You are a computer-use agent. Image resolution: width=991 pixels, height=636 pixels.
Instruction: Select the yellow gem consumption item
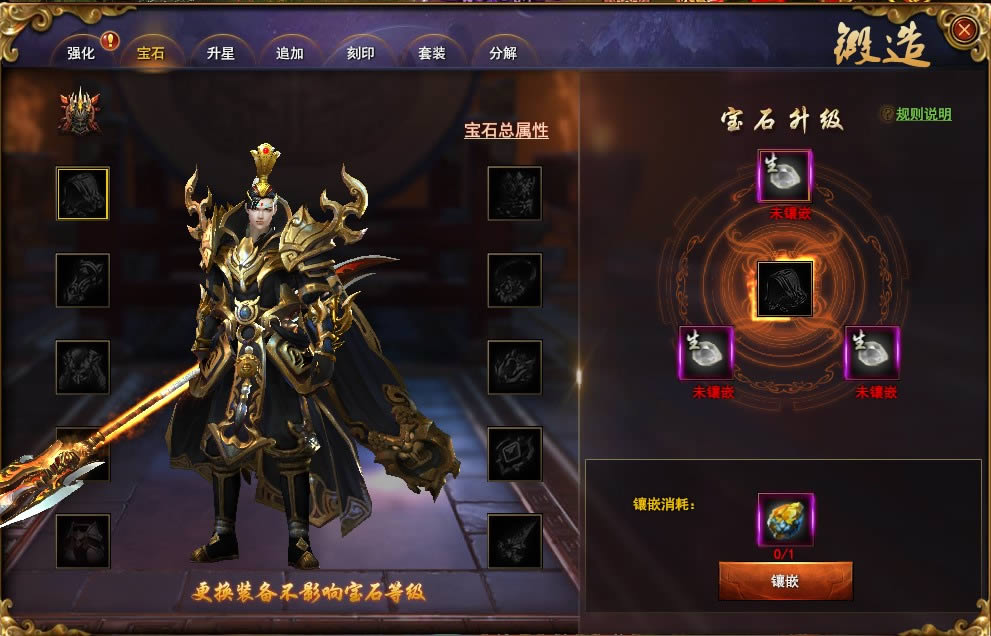tap(785, 519)
